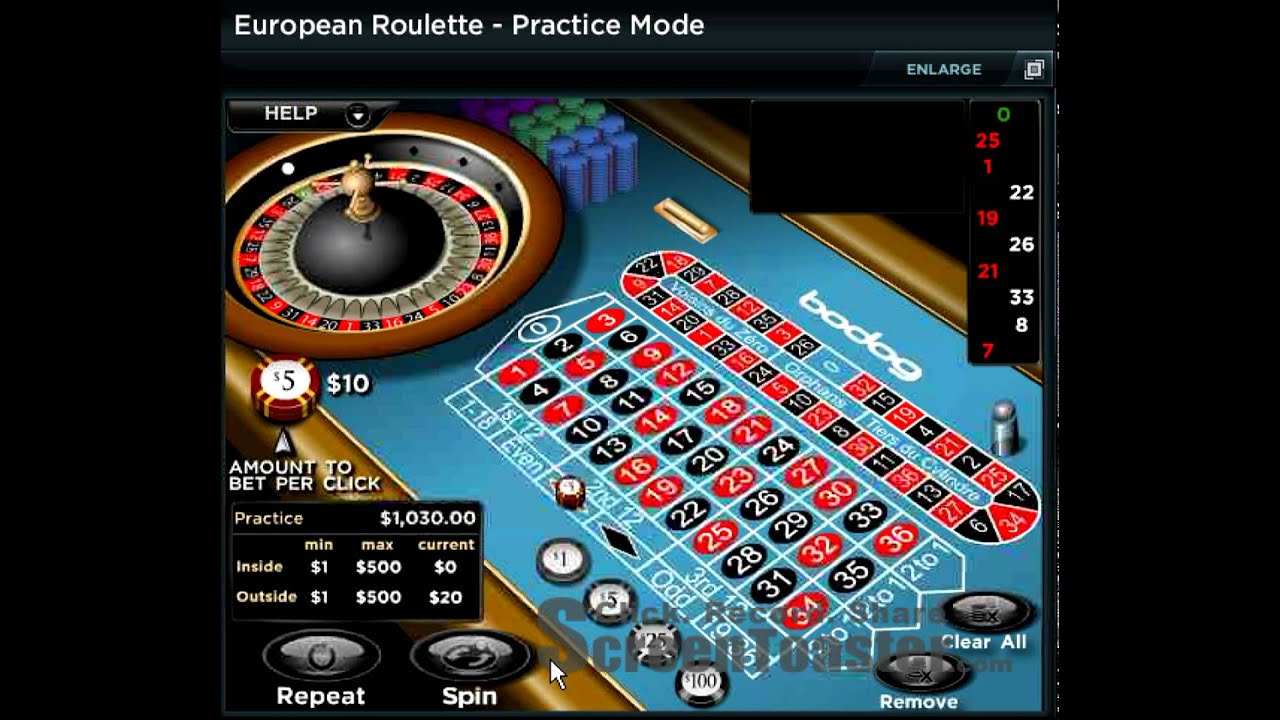The image size is (1280, 720).
Task: Bet on black number 22
Action: (687, 513)
